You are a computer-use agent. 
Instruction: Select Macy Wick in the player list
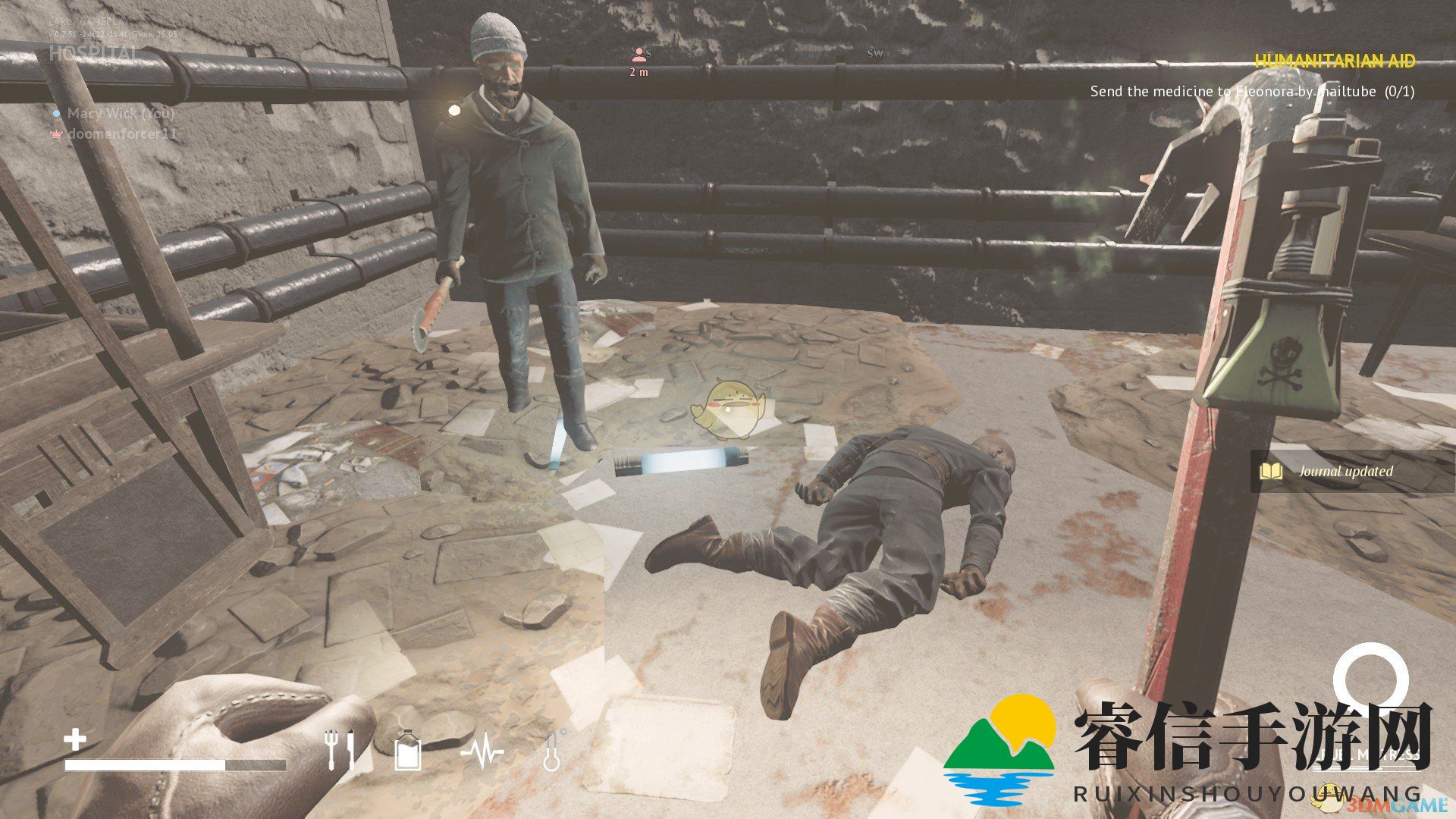pos(121,114)
